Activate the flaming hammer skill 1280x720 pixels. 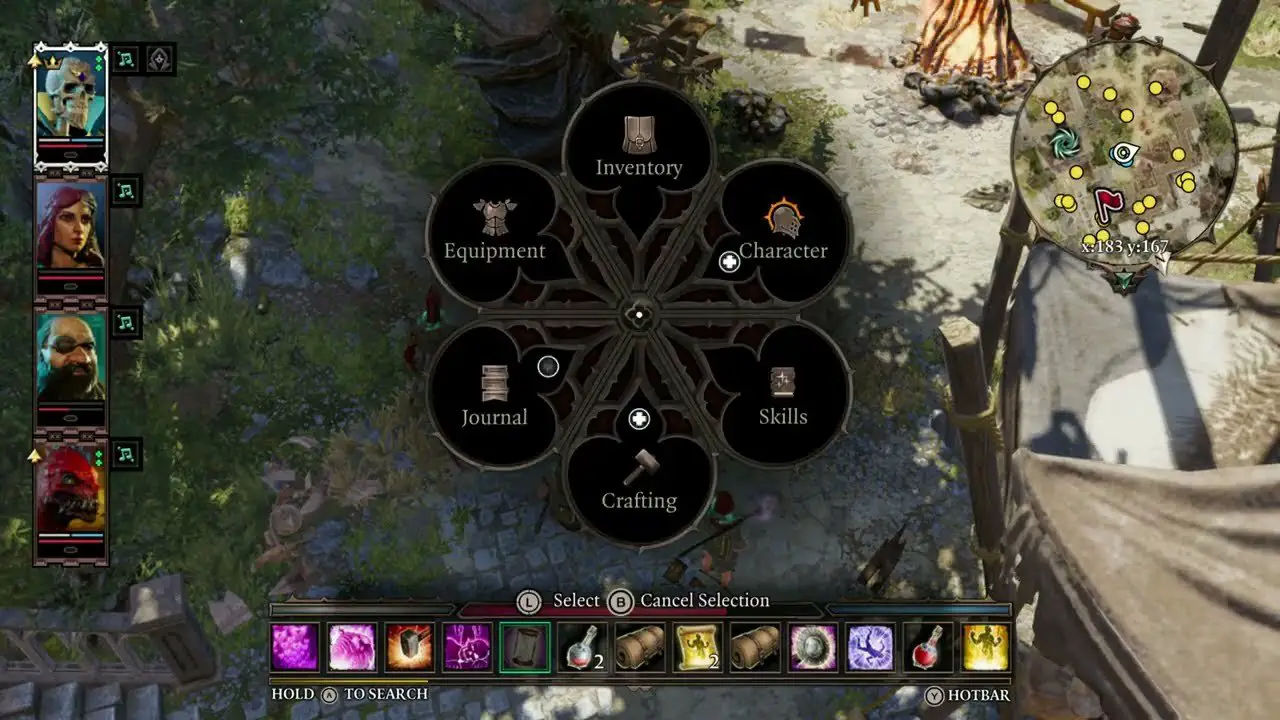click(410, 647)
